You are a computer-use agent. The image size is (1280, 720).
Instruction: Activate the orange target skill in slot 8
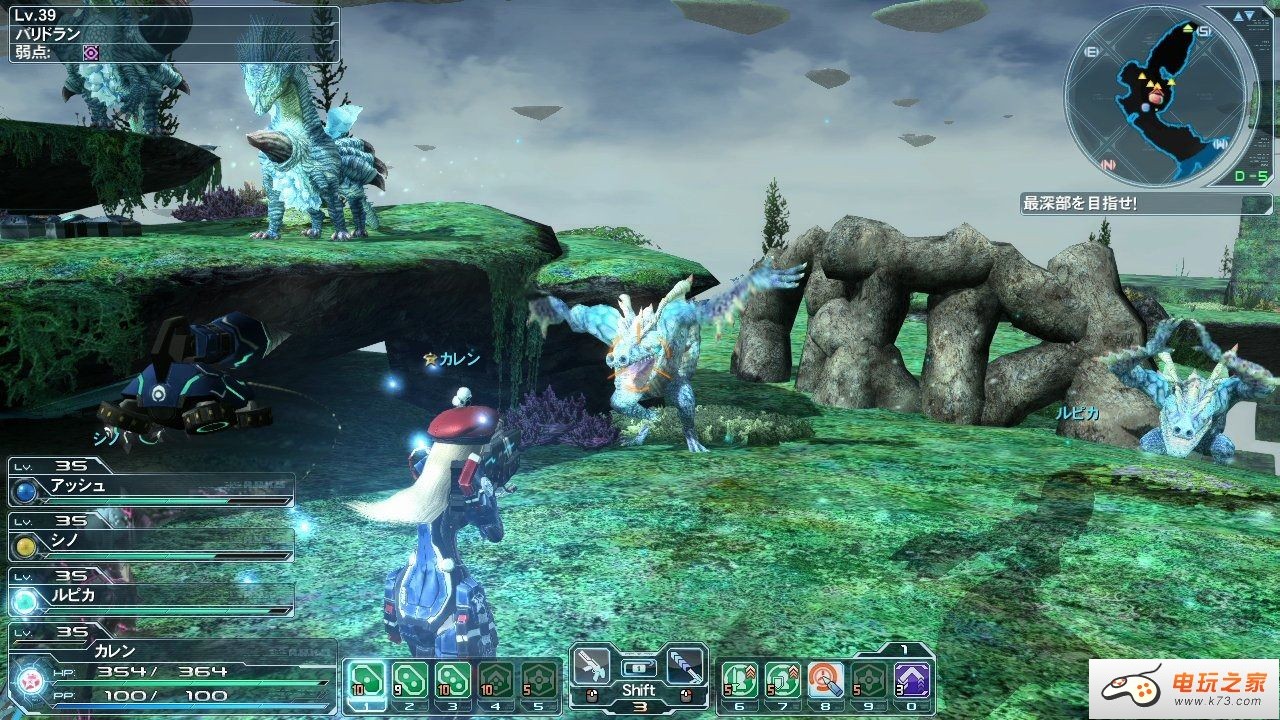coord(825,681)
